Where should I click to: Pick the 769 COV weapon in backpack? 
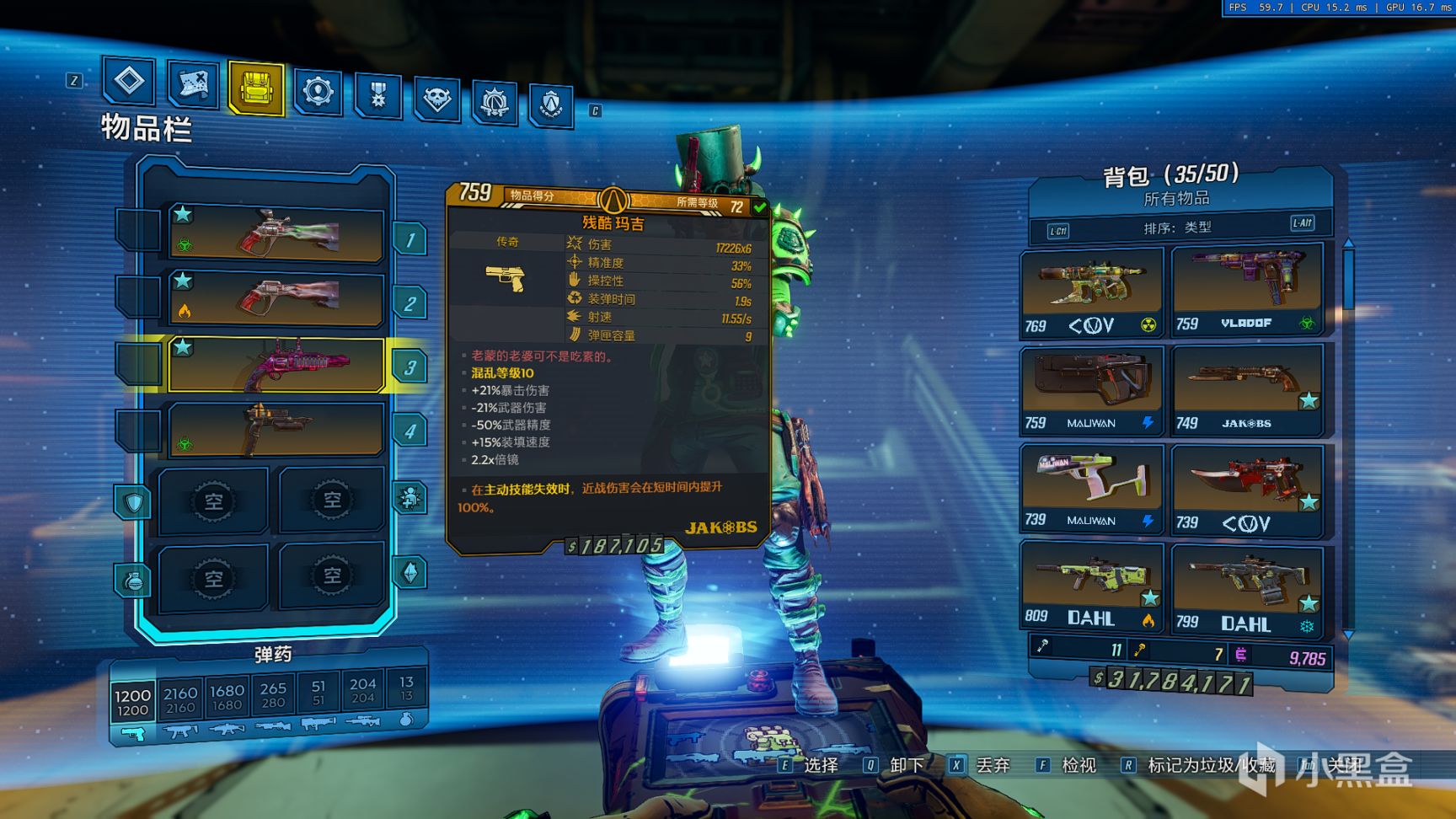click(1092, 292)
